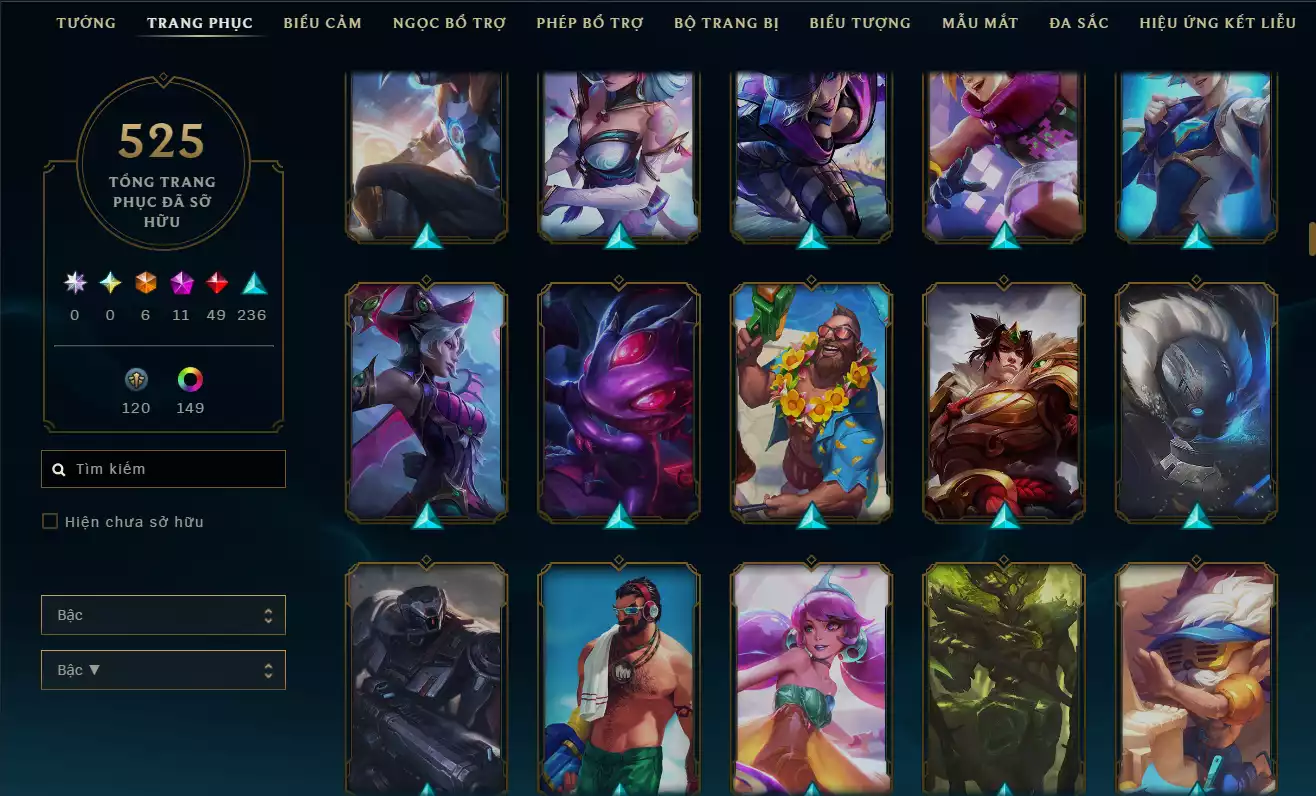The height and width of the screenshot is (796, 1316).
Task: Switch to the HIỆU ỨNG KẾT LIỄU tab
Action: coord(1216,22)
